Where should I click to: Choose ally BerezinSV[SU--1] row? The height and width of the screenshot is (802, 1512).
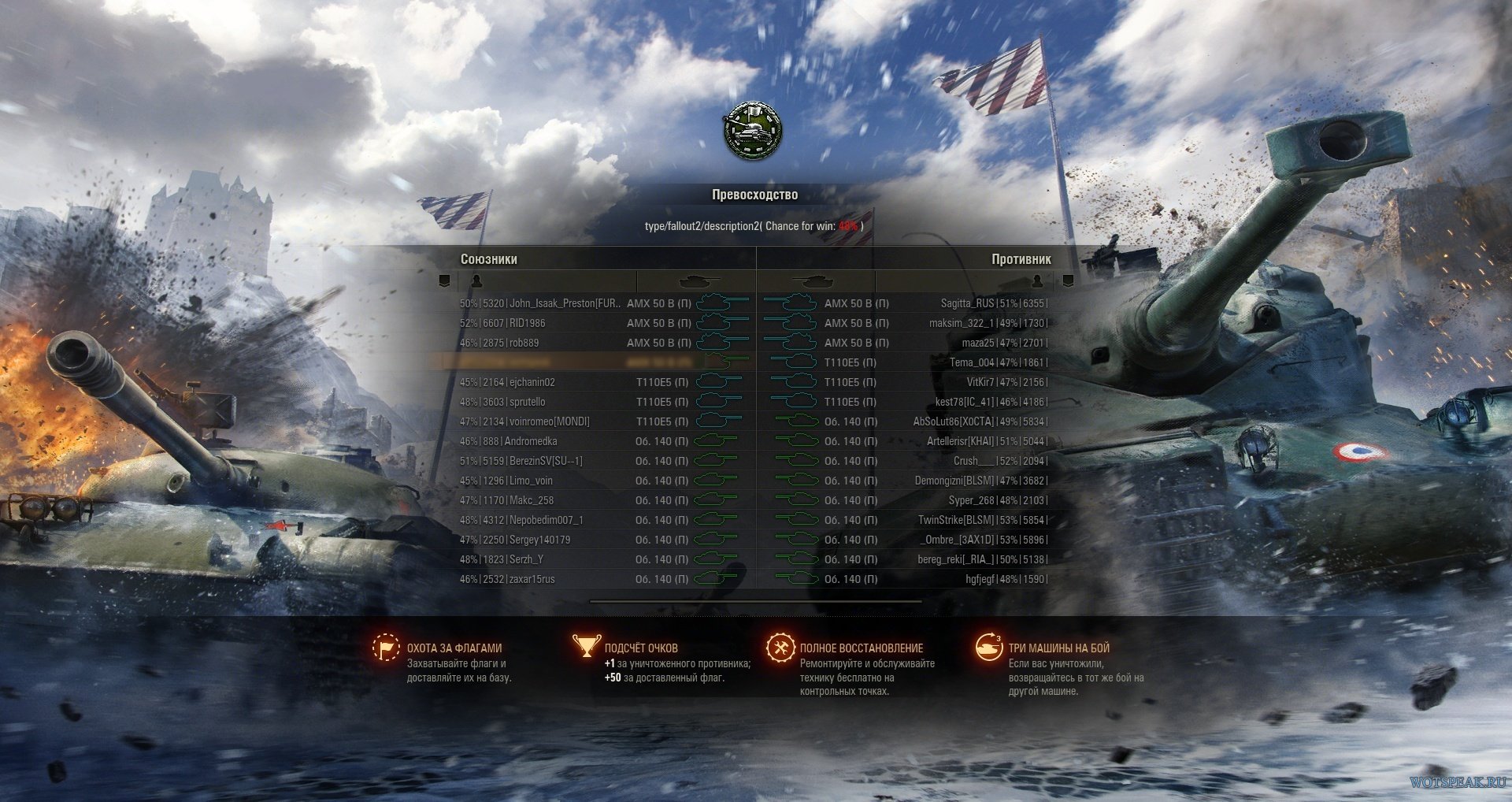point(546,461)
